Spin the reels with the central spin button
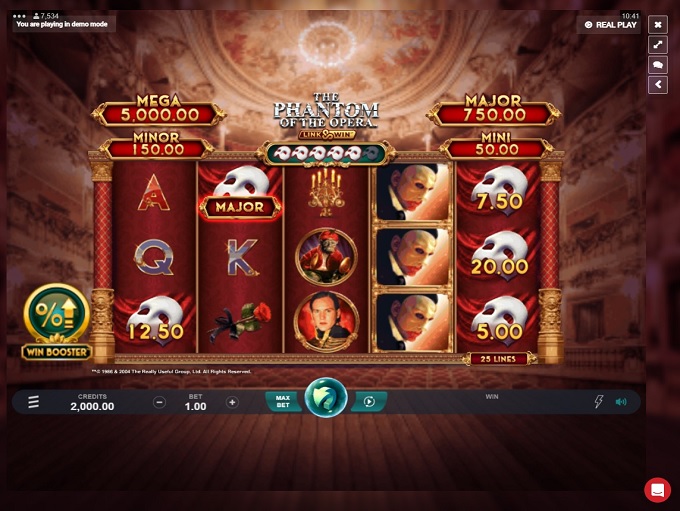The height and width of the screenshot is (511, 680). (326, 398)
